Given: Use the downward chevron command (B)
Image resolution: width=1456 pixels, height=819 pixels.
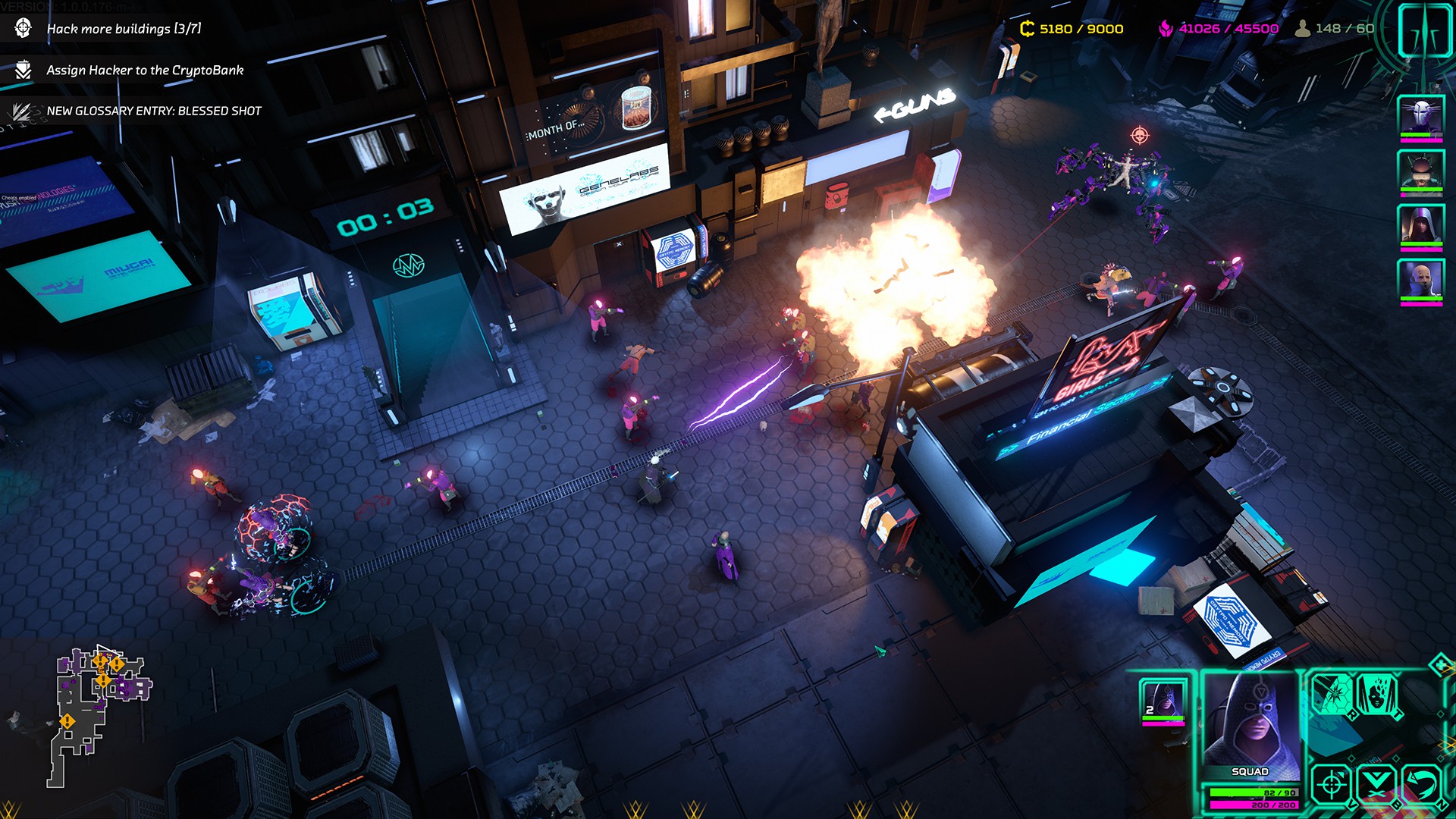Looking at the screenshot, I should point(1376,784).
